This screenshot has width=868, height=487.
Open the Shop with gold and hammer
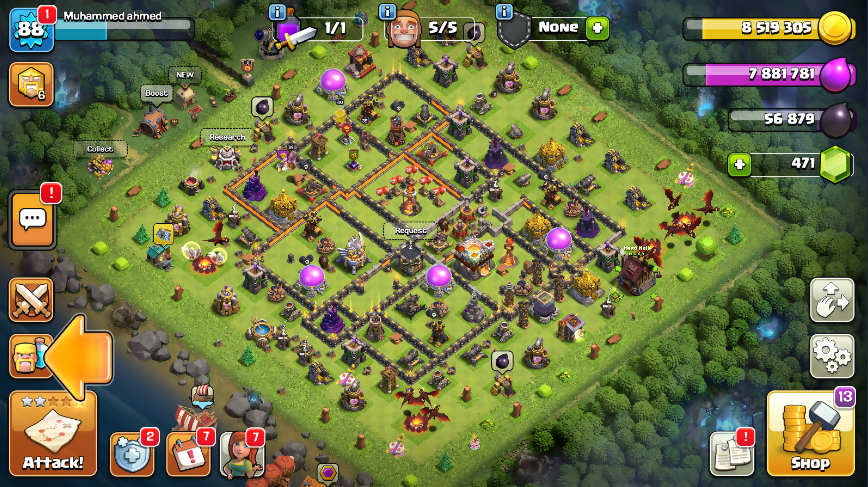[809, 432]
